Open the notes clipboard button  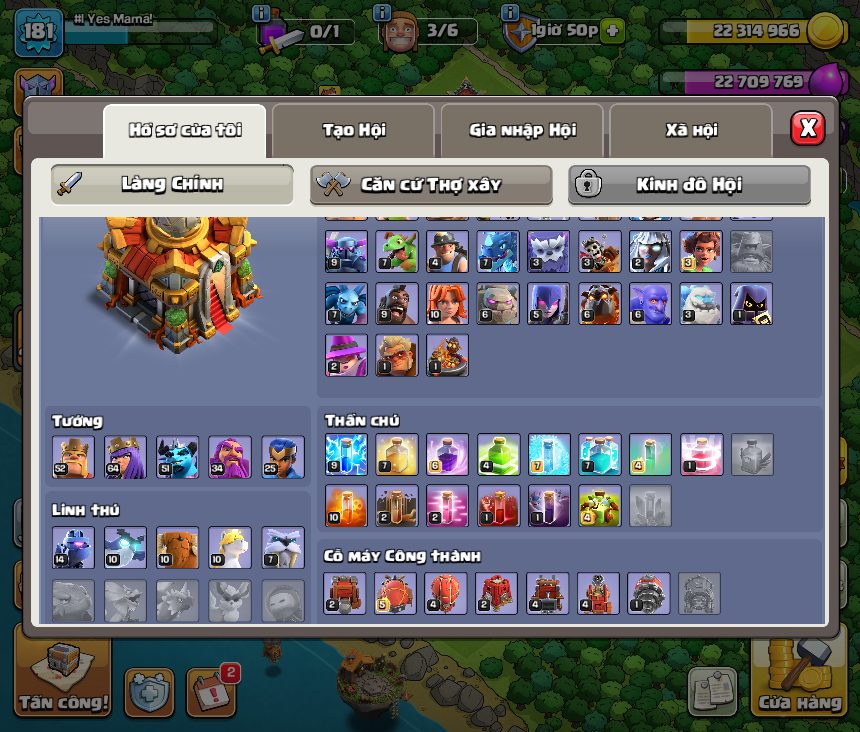(712, 691)
